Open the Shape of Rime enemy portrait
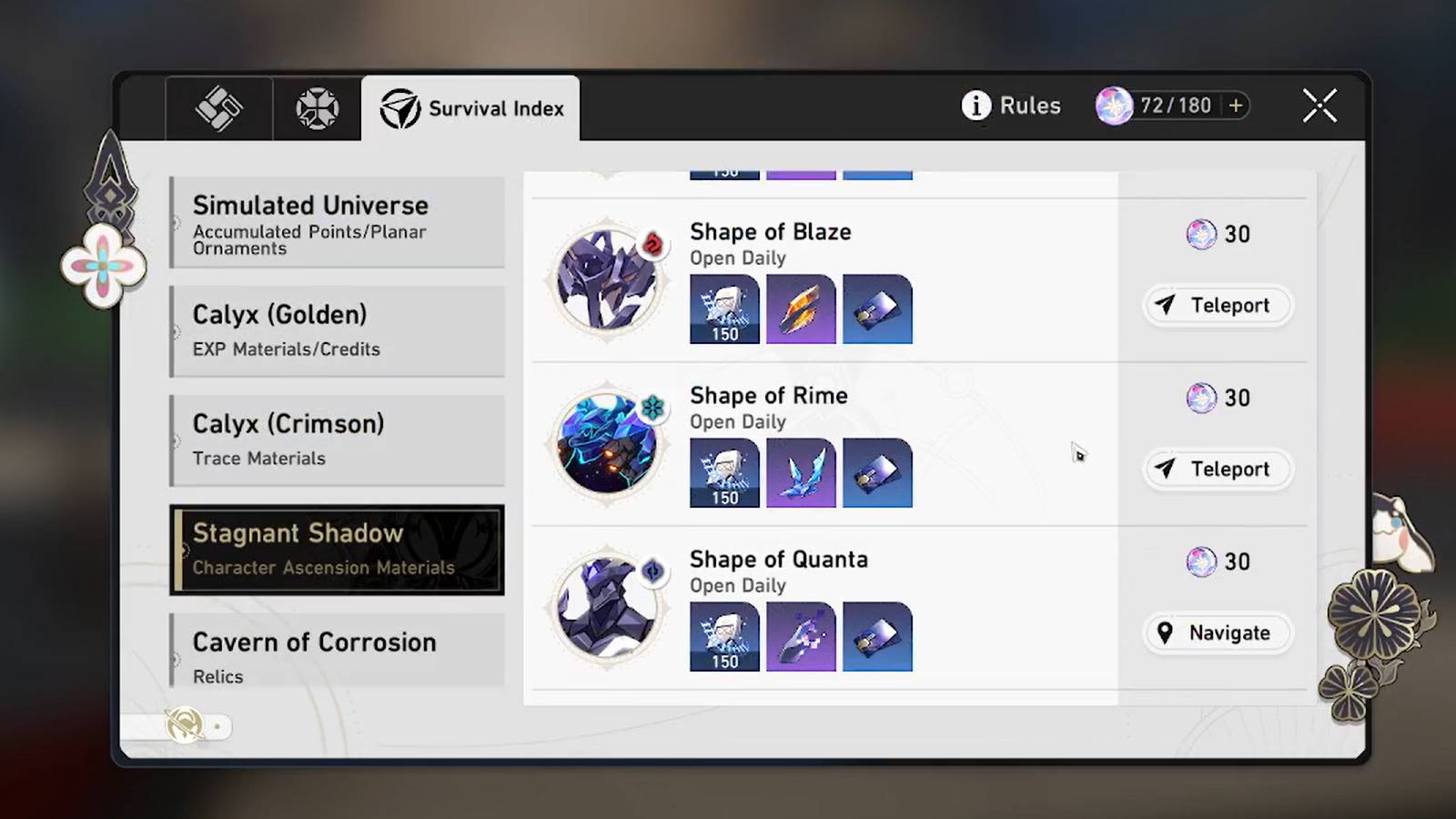The image size is (1456, 819). coord(606,443)
